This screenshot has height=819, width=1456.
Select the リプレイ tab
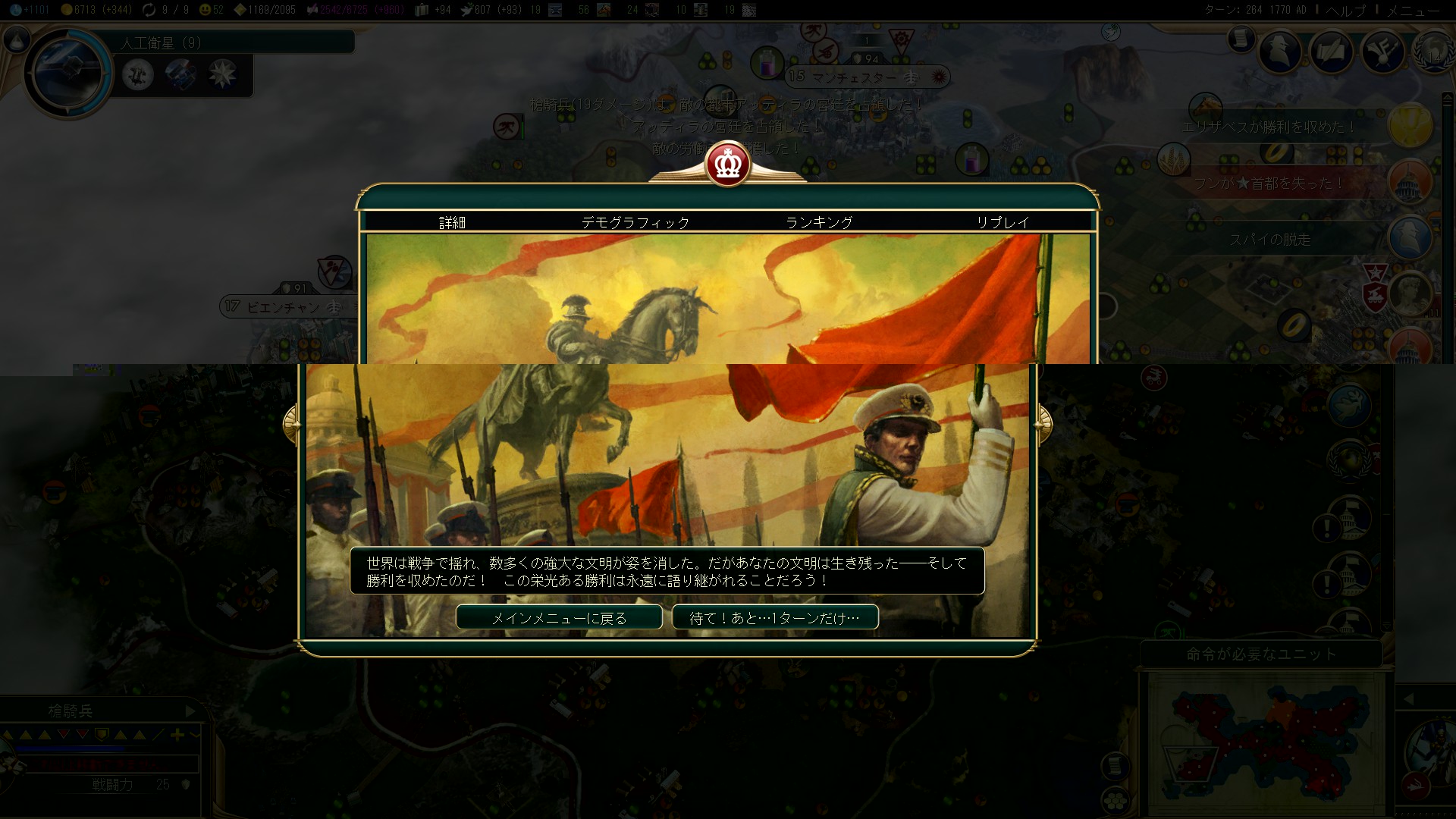[1003, 222]
